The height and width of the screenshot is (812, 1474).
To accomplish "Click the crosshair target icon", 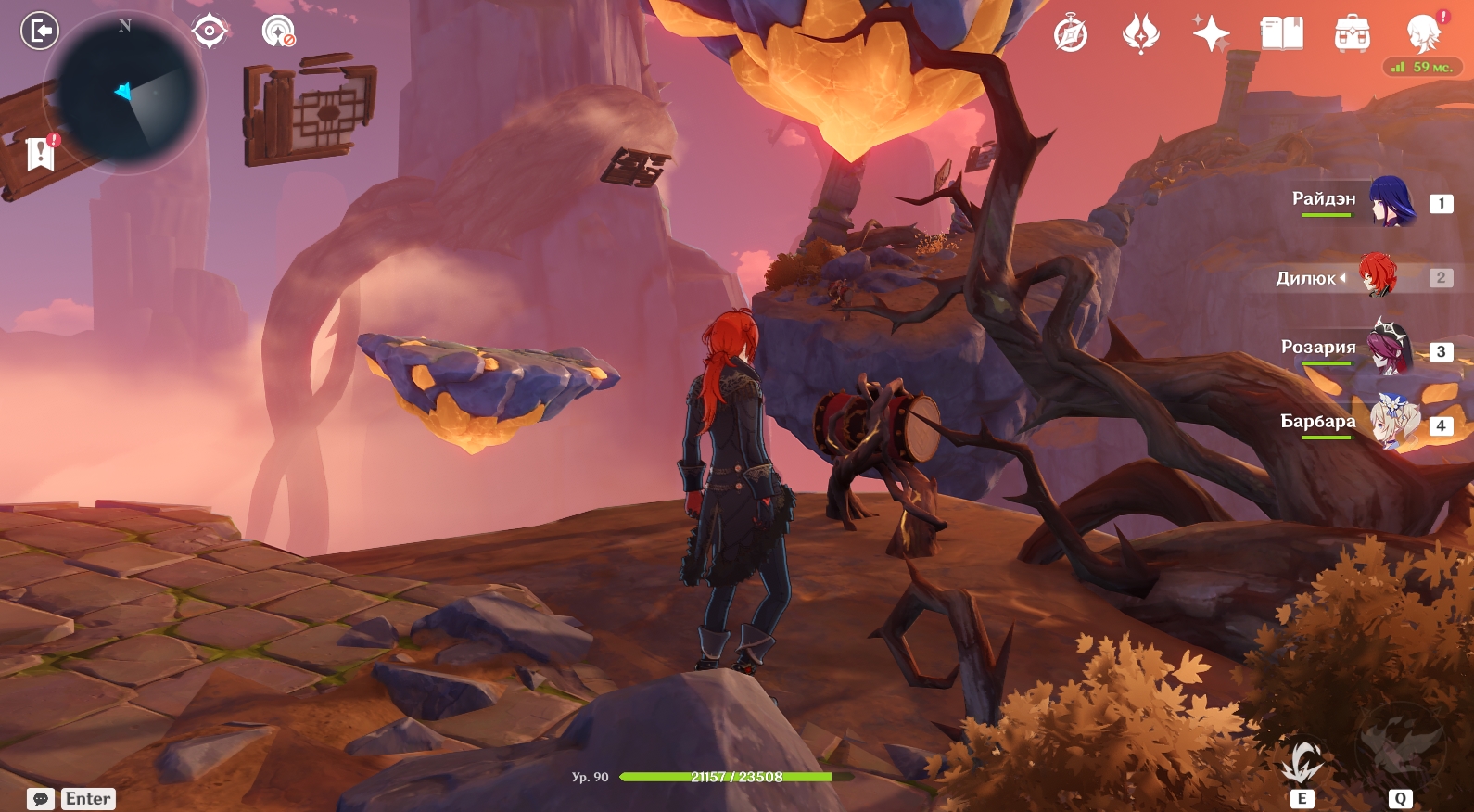I will point(210,32).
